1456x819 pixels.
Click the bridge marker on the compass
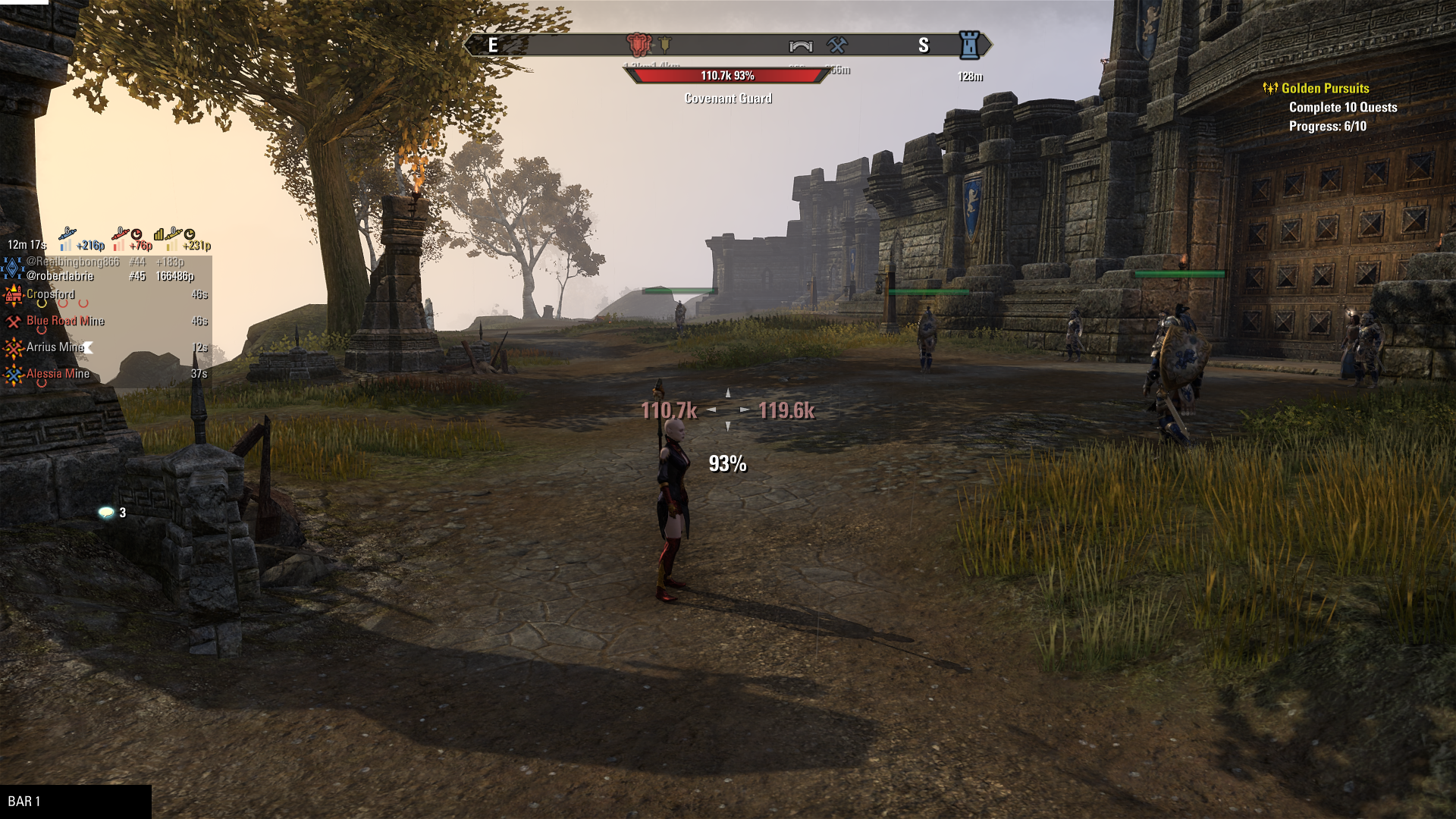click(801, 46)
